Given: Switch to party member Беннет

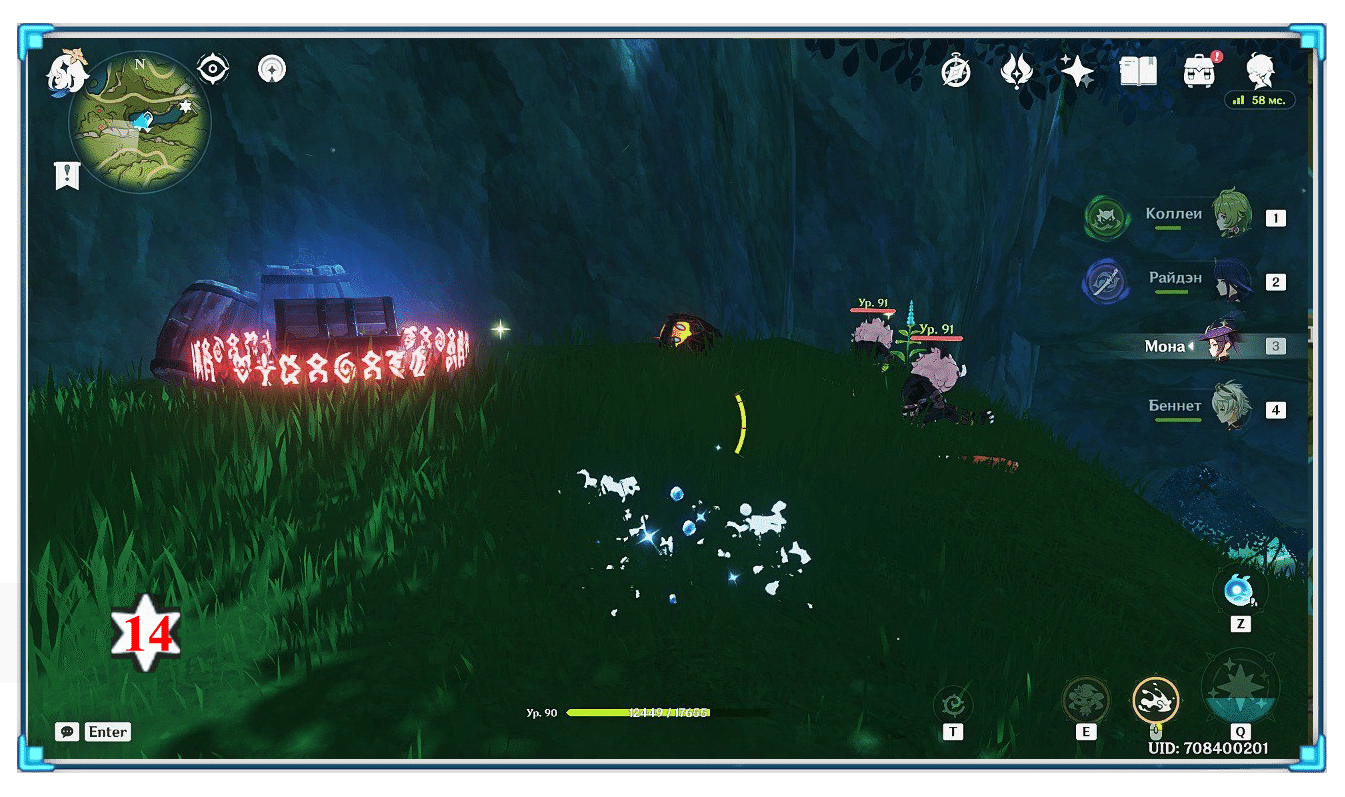Looking at the screenshot, I should (x=1232, y=409).
